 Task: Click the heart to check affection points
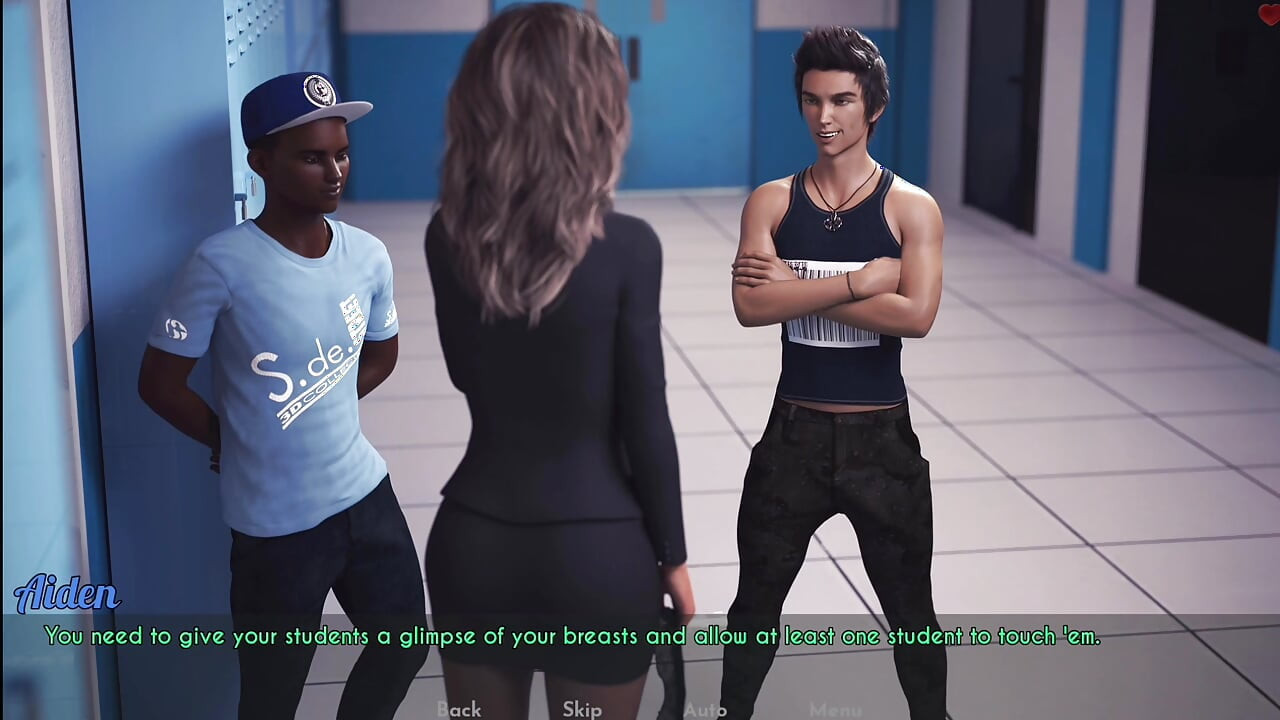1272,13
